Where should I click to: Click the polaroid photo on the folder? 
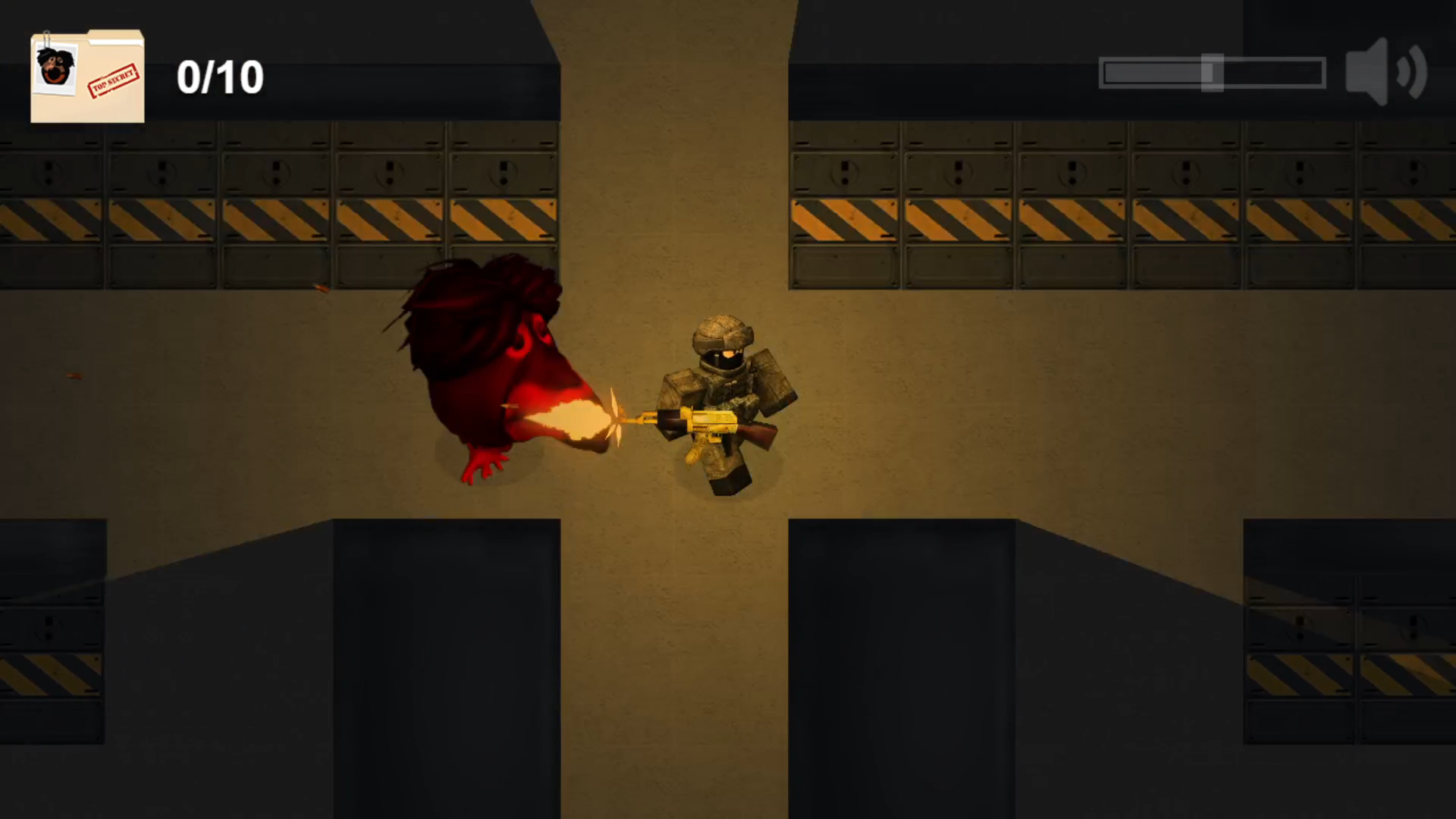[x=55, y=68]
